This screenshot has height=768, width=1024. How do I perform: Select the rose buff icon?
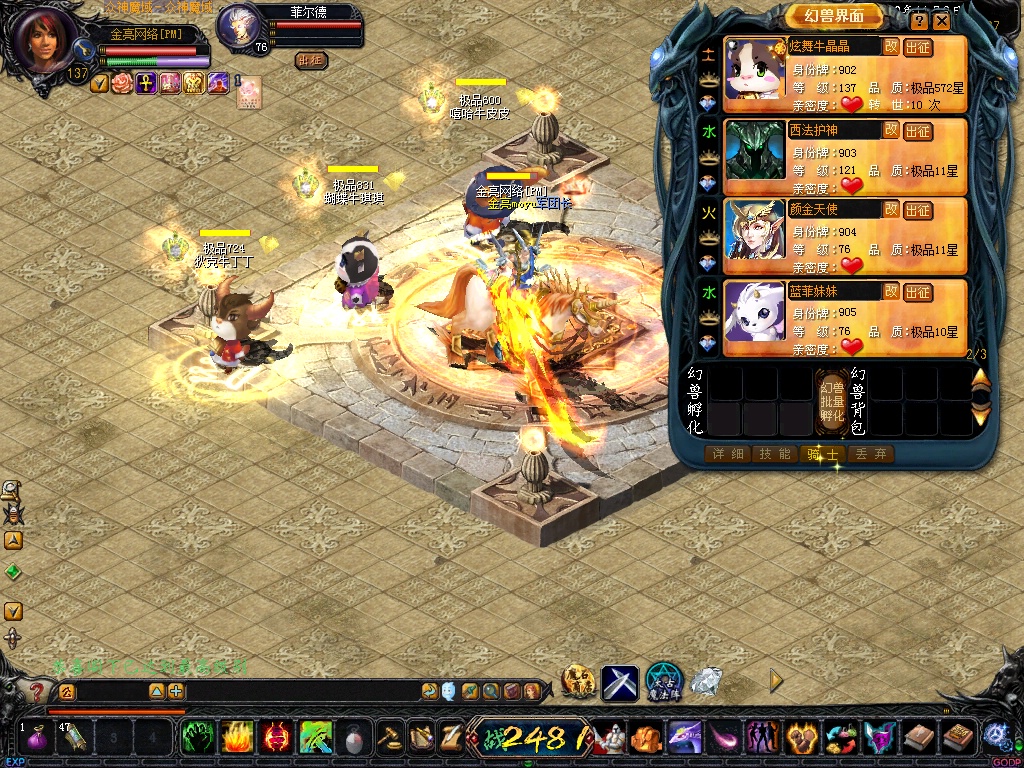coord(122,83)
